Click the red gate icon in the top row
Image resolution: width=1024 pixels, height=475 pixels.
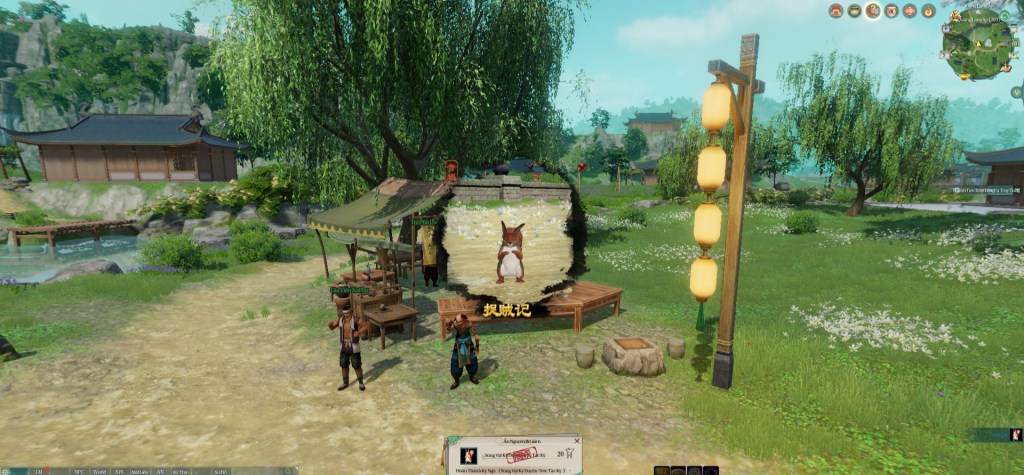pyautogui.click(x=836, y=11)
